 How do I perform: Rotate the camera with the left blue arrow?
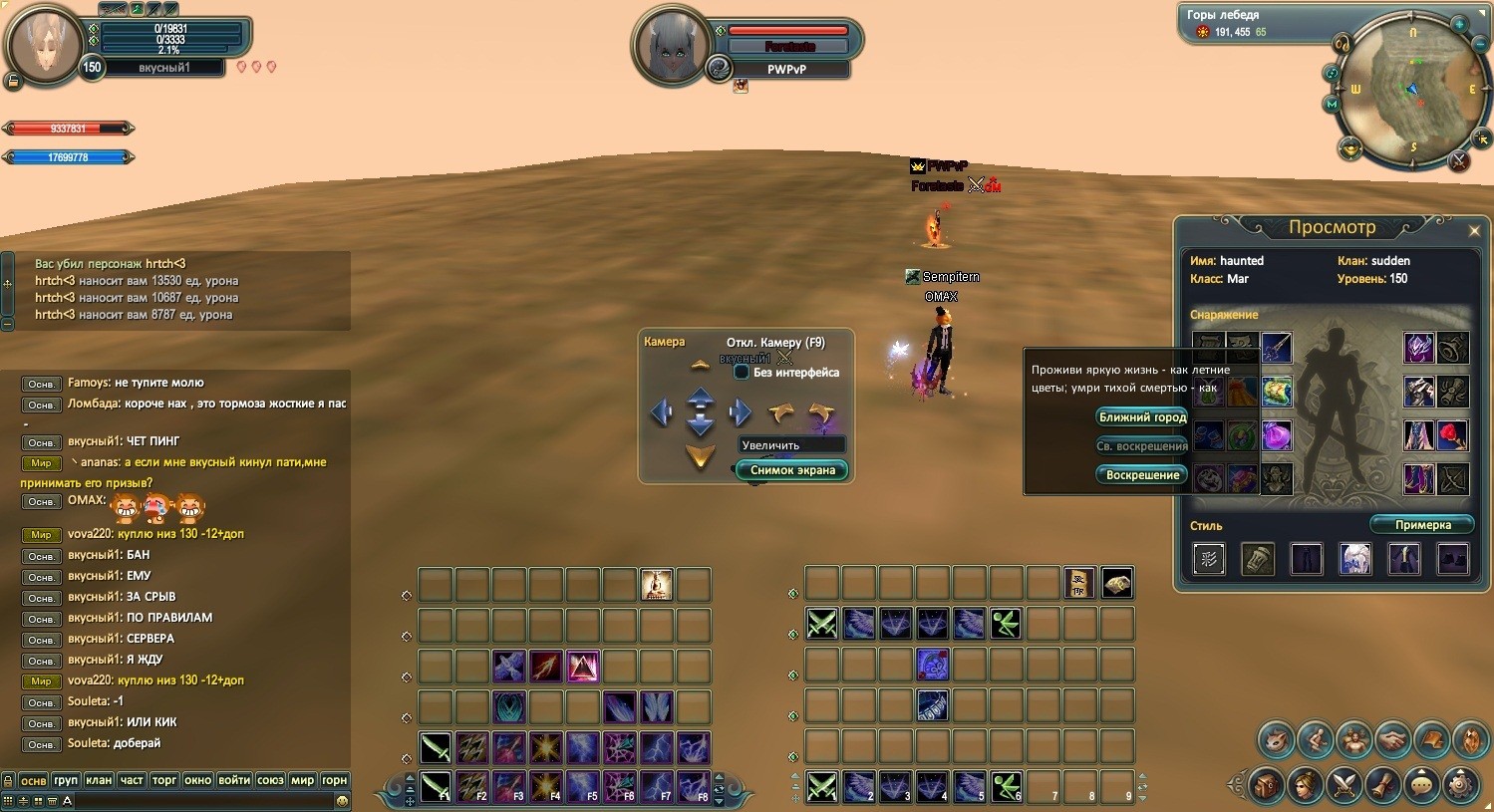(x=661, y=411)
